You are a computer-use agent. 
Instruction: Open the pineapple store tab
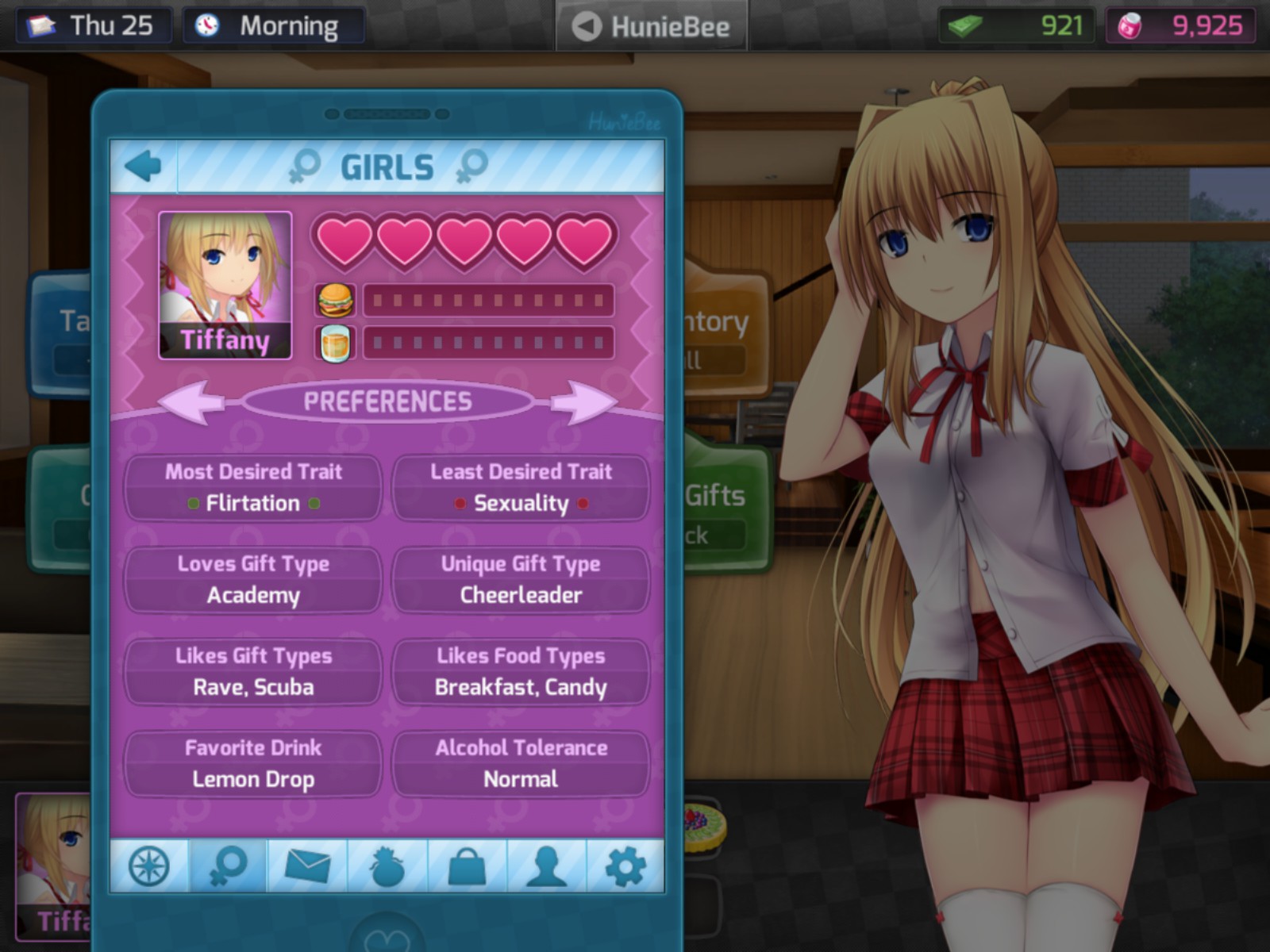click(387, 866)
